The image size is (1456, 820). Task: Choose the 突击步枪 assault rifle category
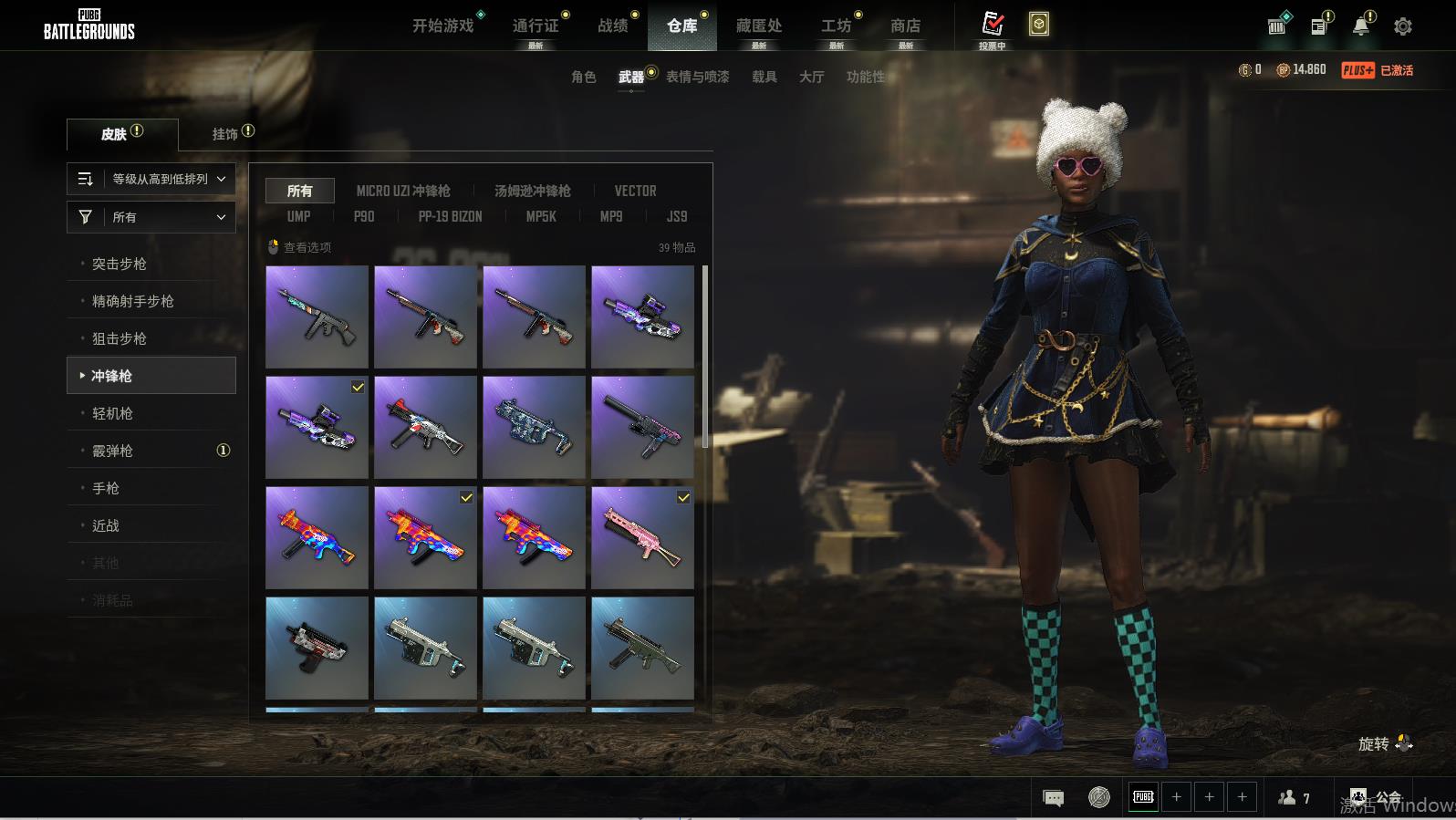120,264
